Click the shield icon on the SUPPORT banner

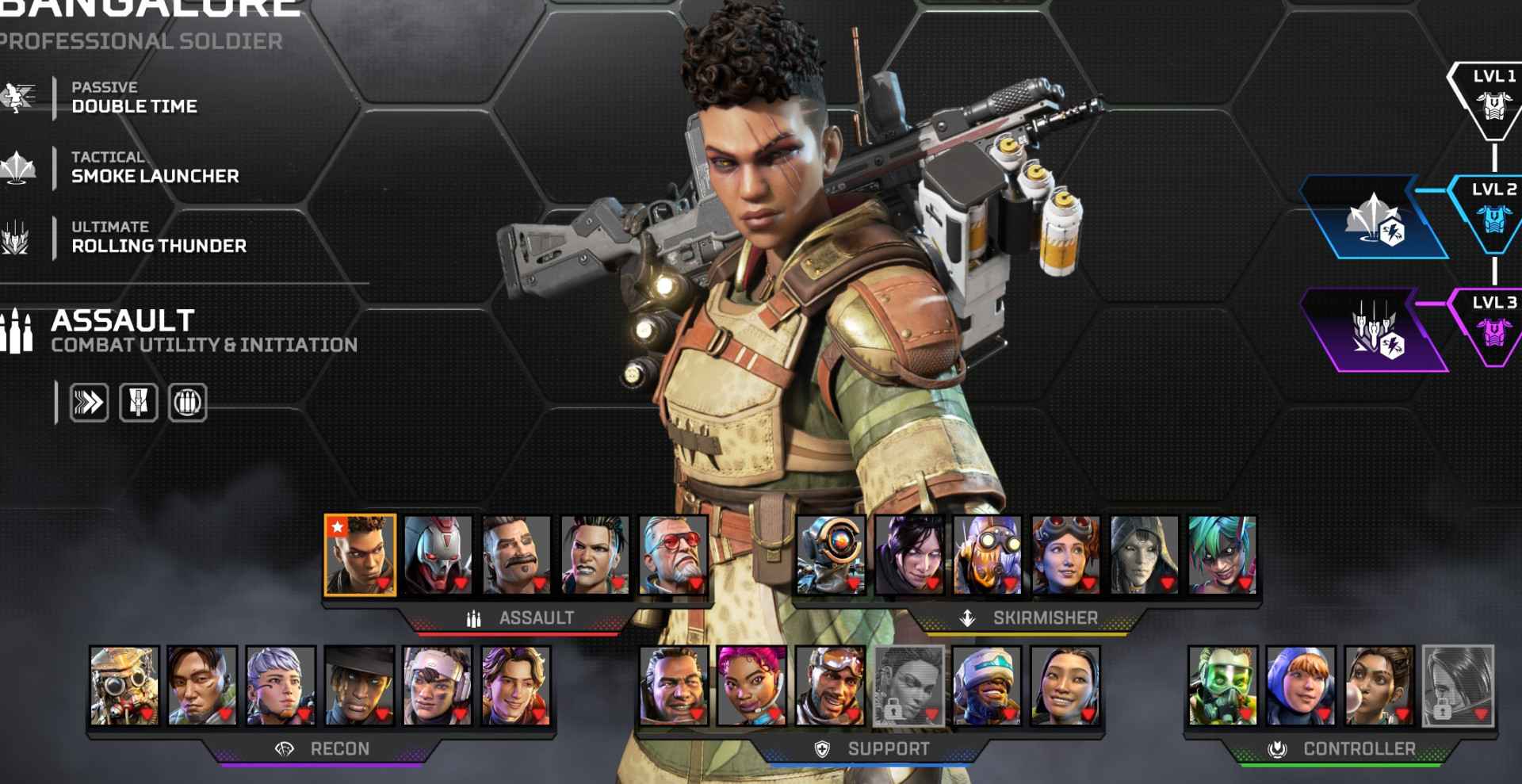coord(822,747)
